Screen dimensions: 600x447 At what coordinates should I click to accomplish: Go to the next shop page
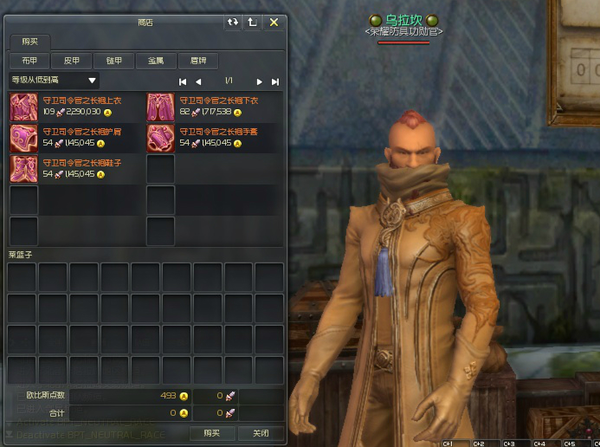click(259, 81)
